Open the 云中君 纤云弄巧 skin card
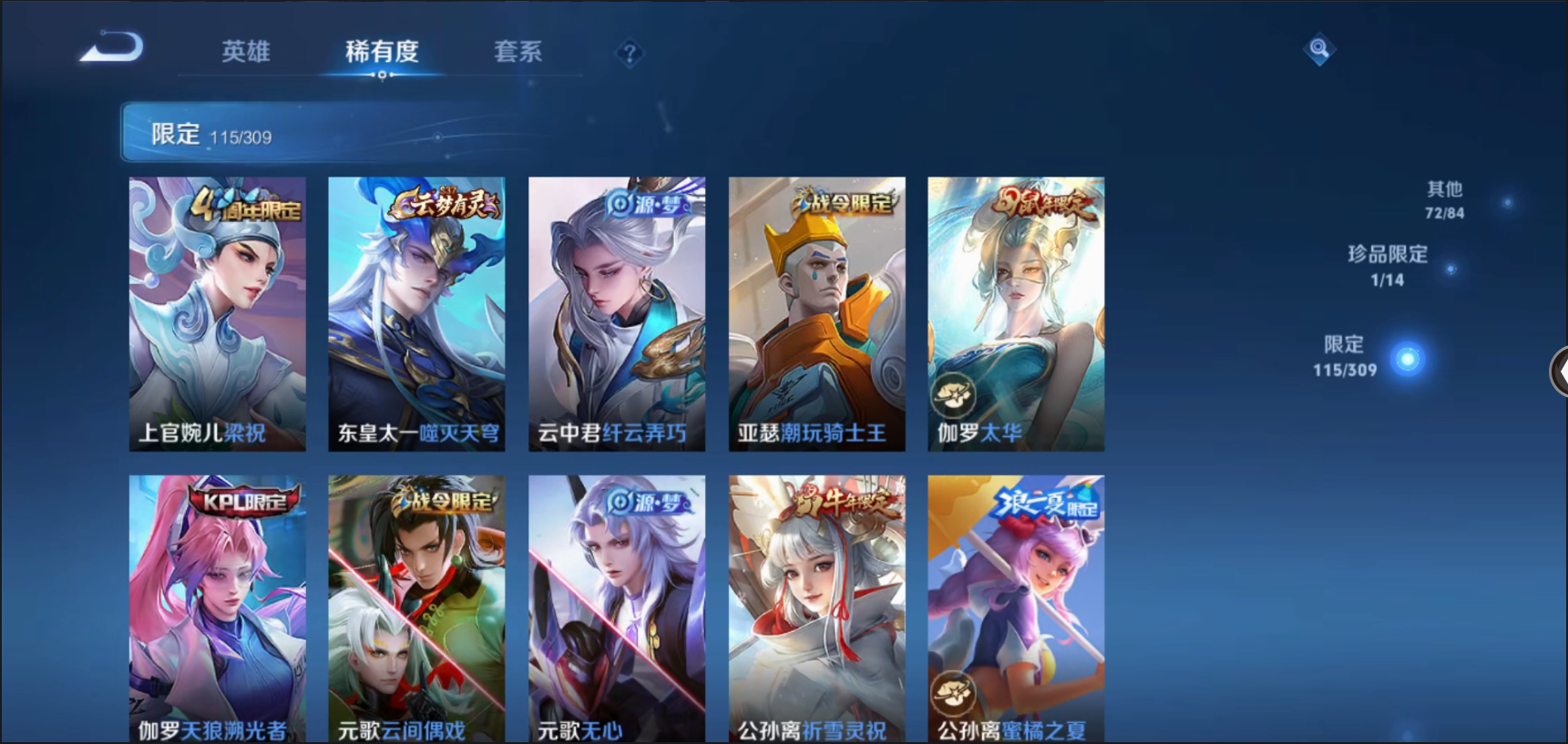The image size is (1568, 744). click(617, 313)
